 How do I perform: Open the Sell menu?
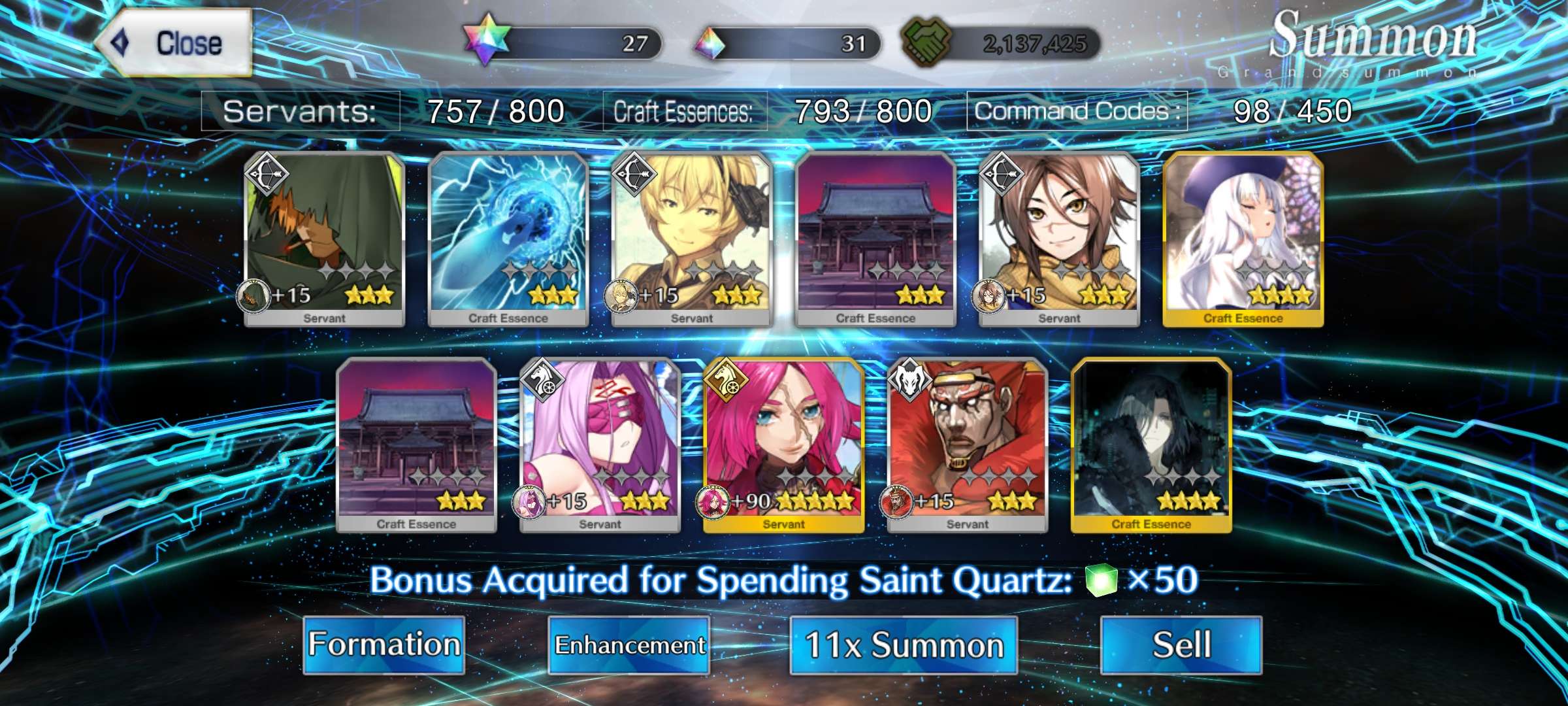click(1181, 645)
